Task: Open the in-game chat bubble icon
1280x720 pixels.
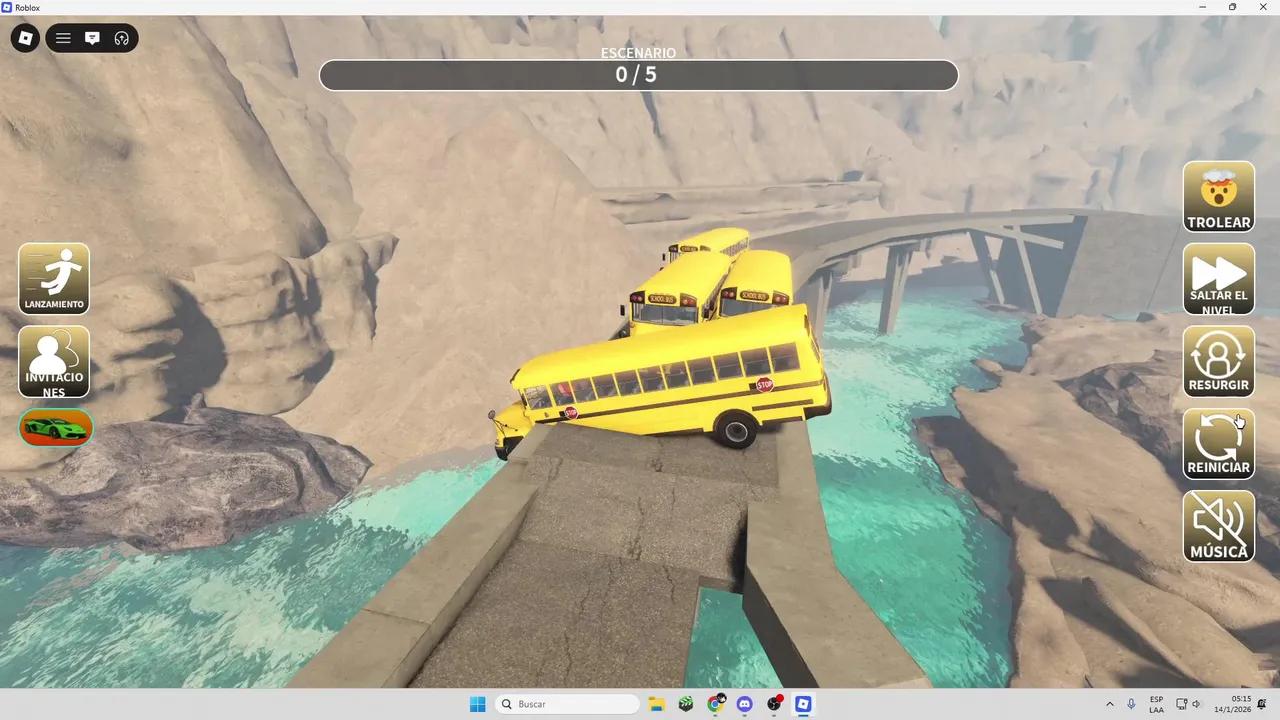Action: [92, 38]
